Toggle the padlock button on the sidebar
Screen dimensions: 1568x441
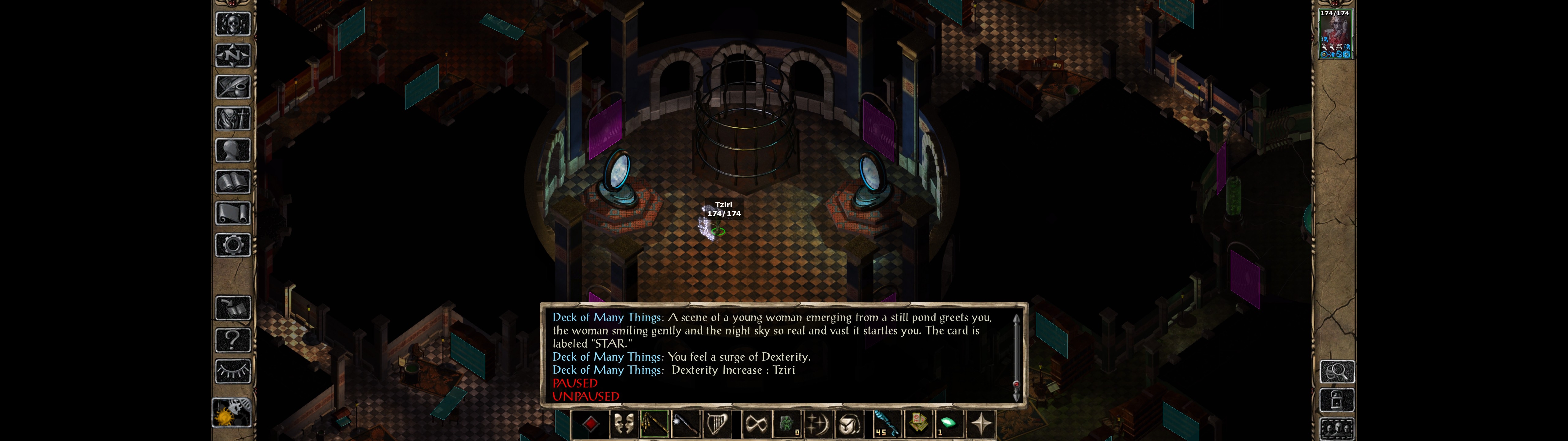point(1337,400)
